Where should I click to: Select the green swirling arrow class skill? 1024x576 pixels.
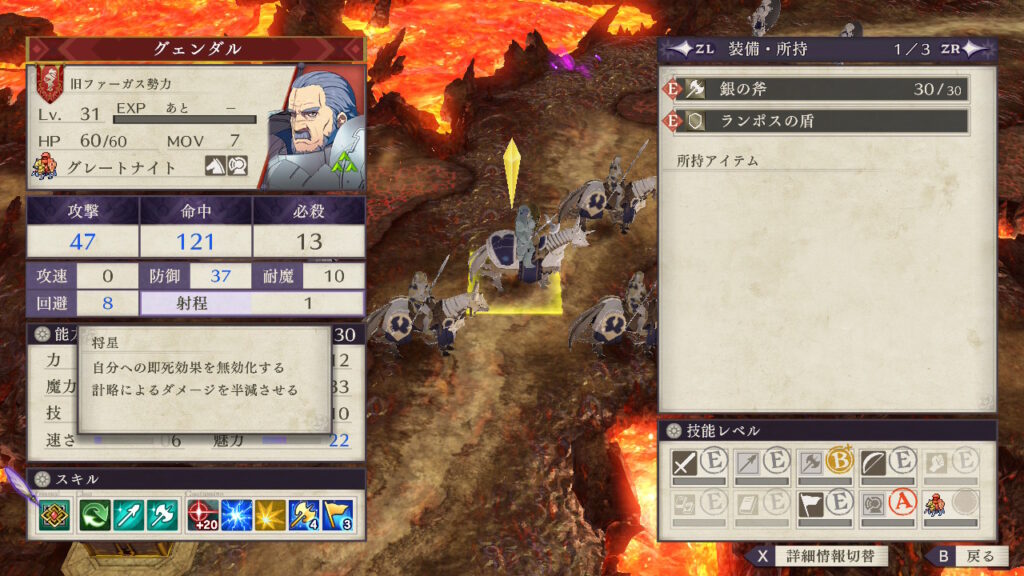pyautogui.click(x=98, y=515)
